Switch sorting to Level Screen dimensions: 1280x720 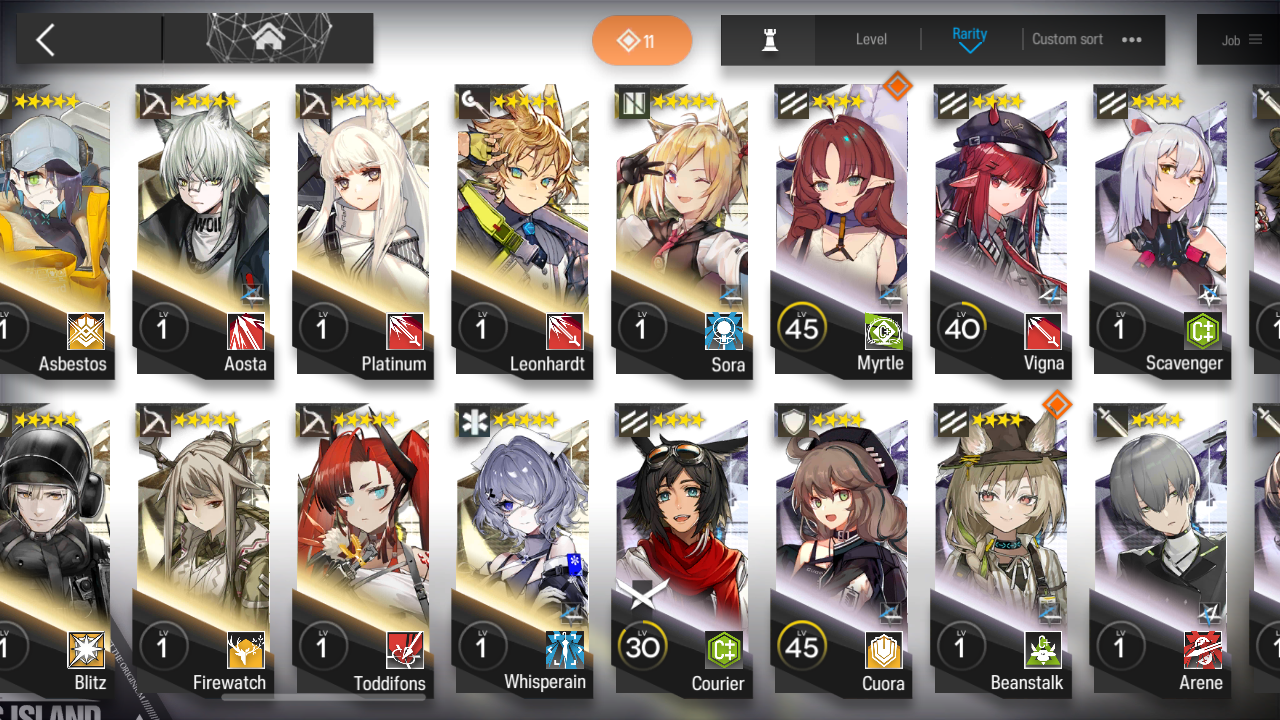click(869, 40)
